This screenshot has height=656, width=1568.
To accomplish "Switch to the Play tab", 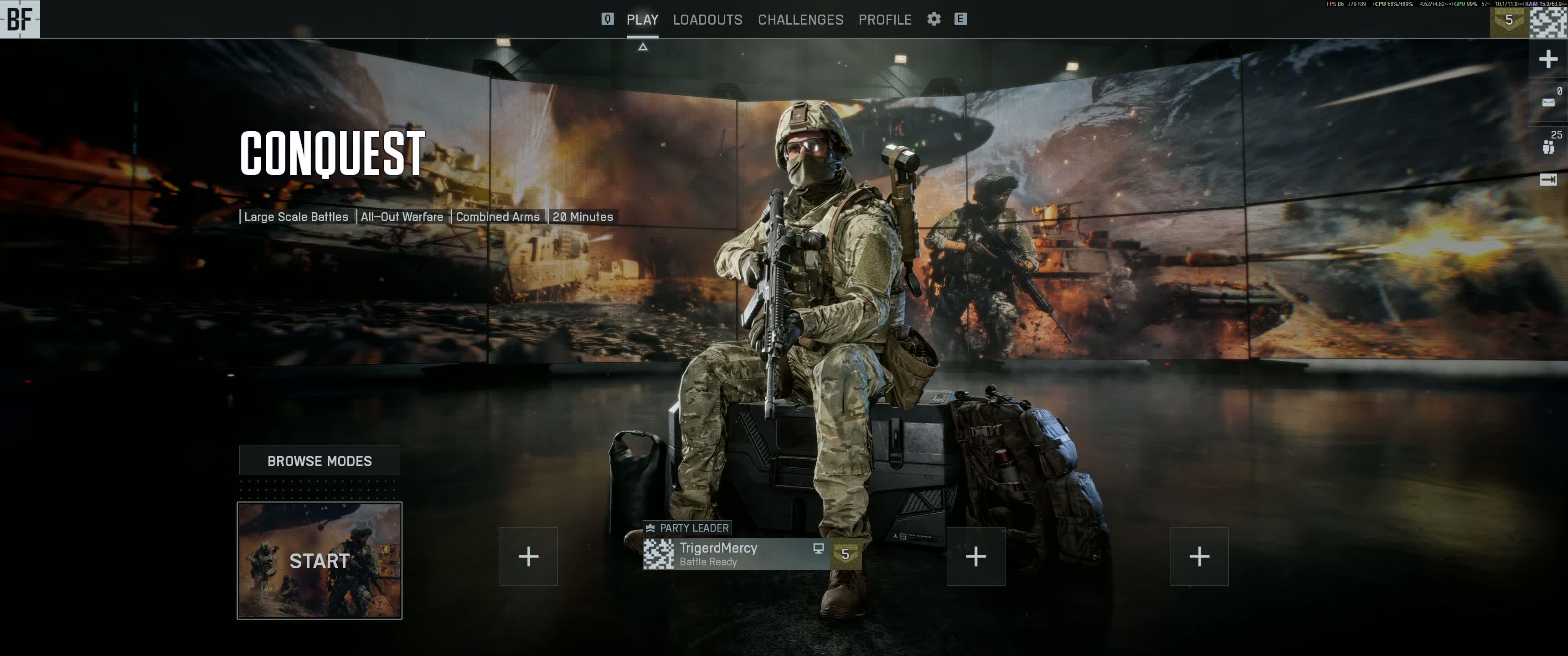I will [642, 20].
